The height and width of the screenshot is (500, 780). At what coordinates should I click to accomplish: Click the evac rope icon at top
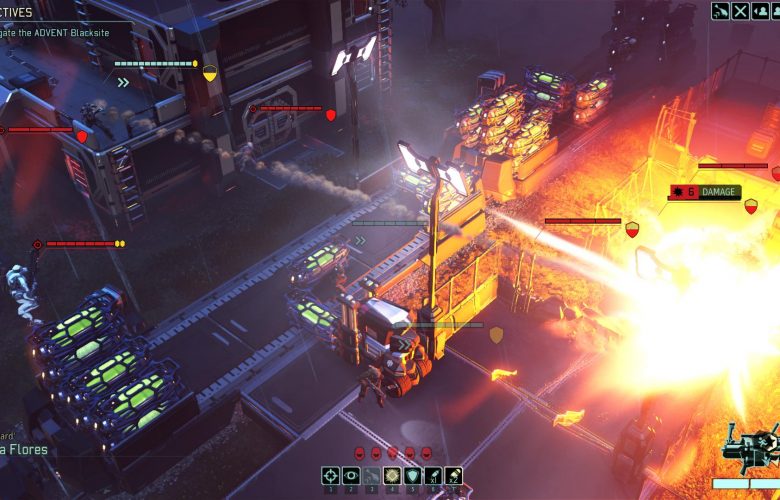tap(720, 11)
